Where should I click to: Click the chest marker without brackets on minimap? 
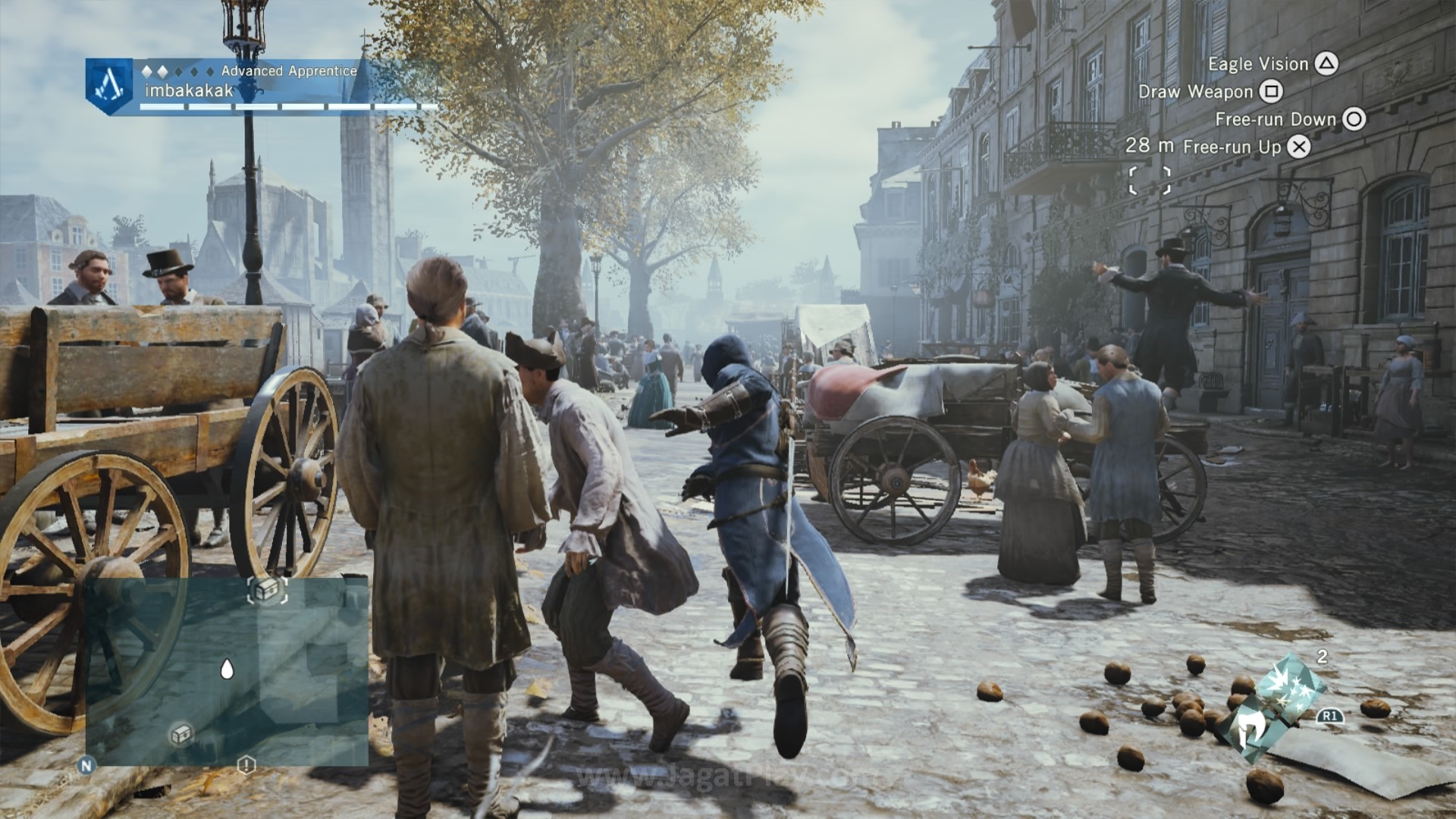coord(181,733)
